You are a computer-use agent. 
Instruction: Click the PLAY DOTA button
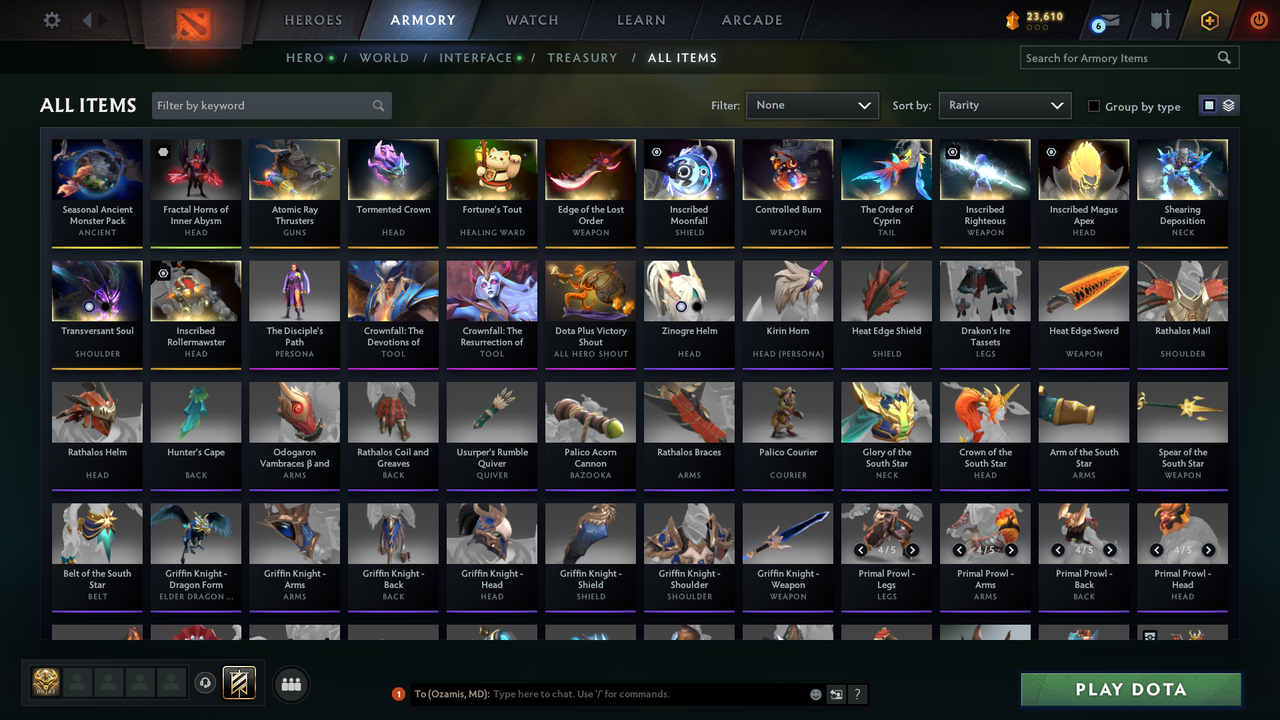[1130, 689]
